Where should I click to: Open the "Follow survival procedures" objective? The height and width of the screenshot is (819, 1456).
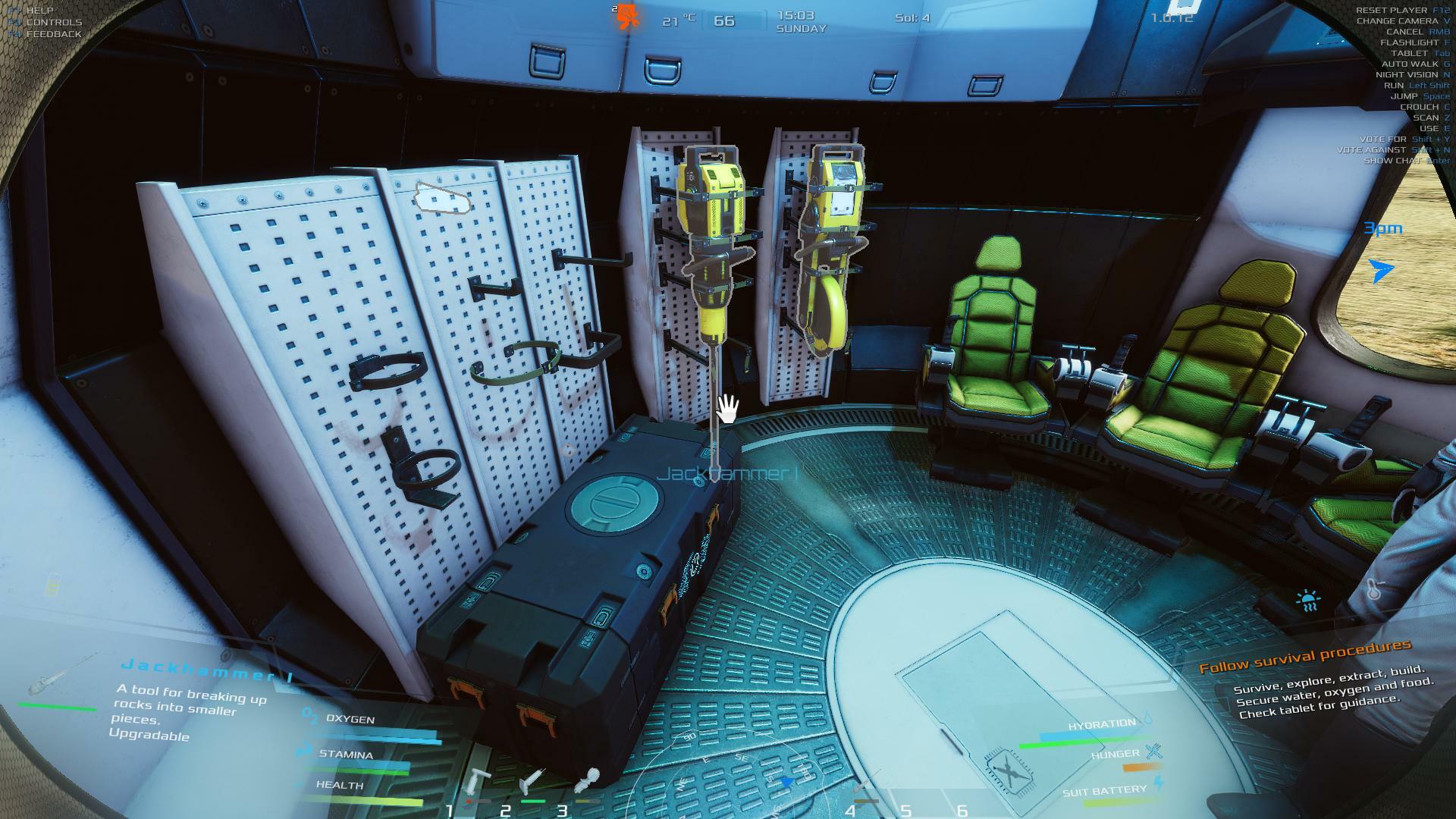click(x=1304, y=657)
